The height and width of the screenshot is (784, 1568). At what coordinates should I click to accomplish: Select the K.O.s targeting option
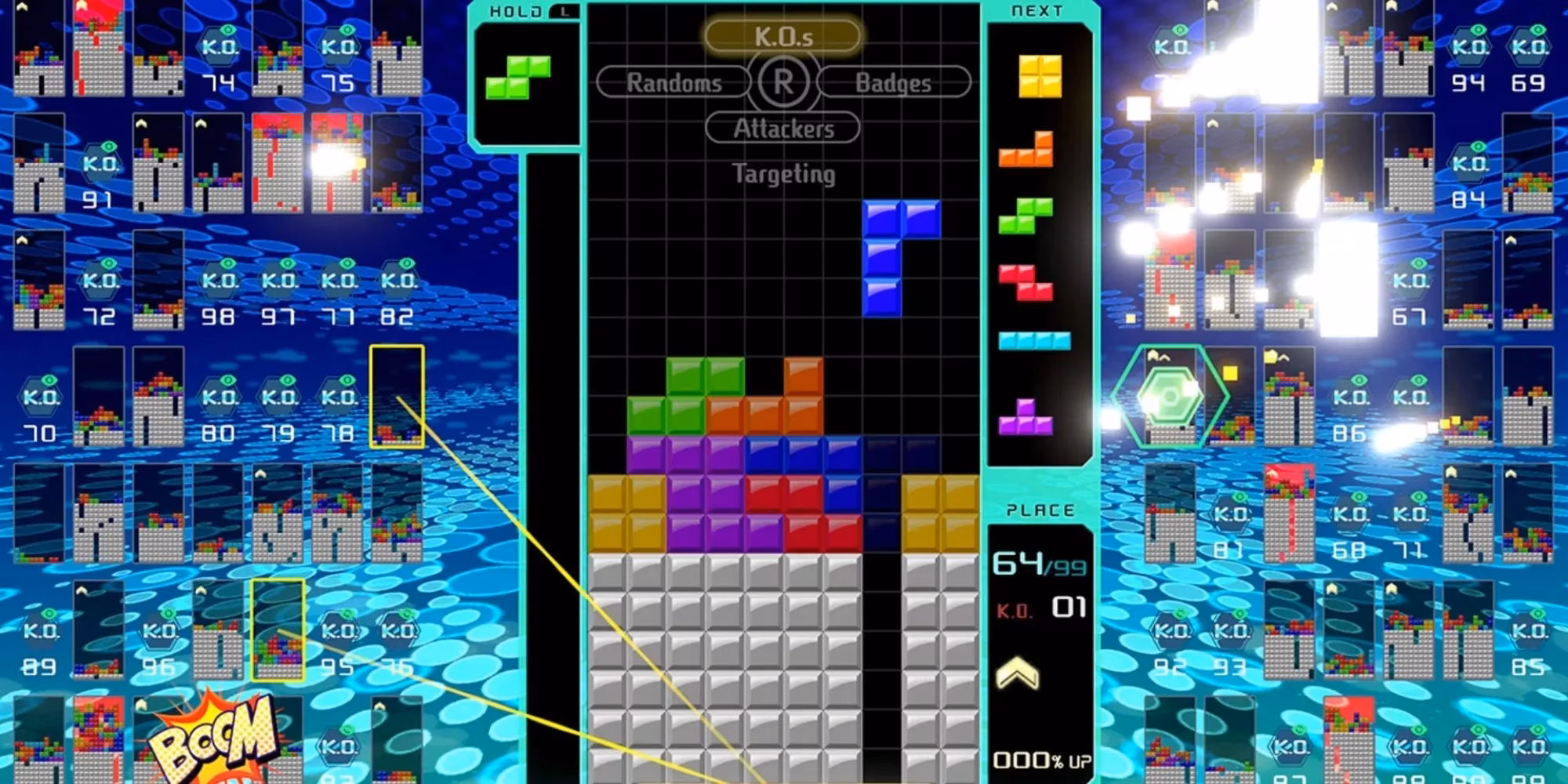tap(782, 36)
